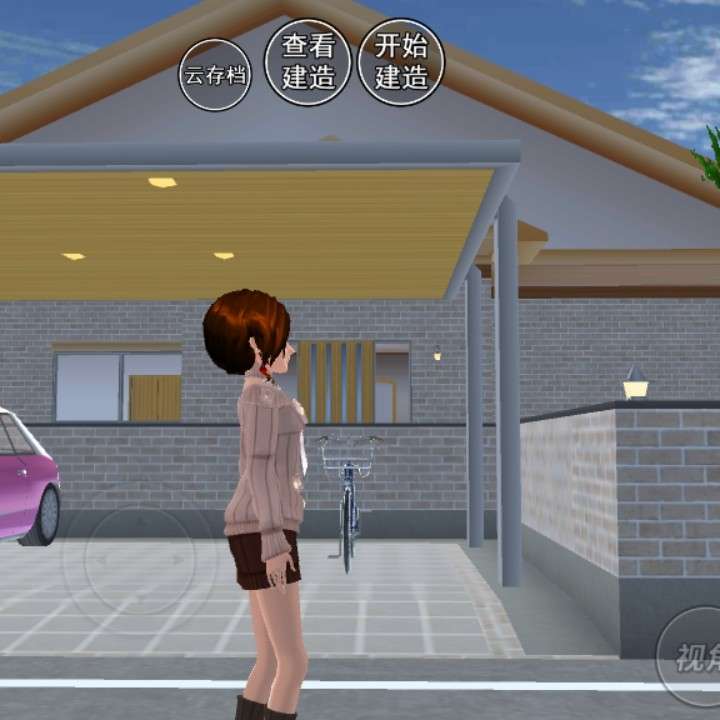Tap the virtual movement joystick
720x720 pixels.
coord(139,559)
